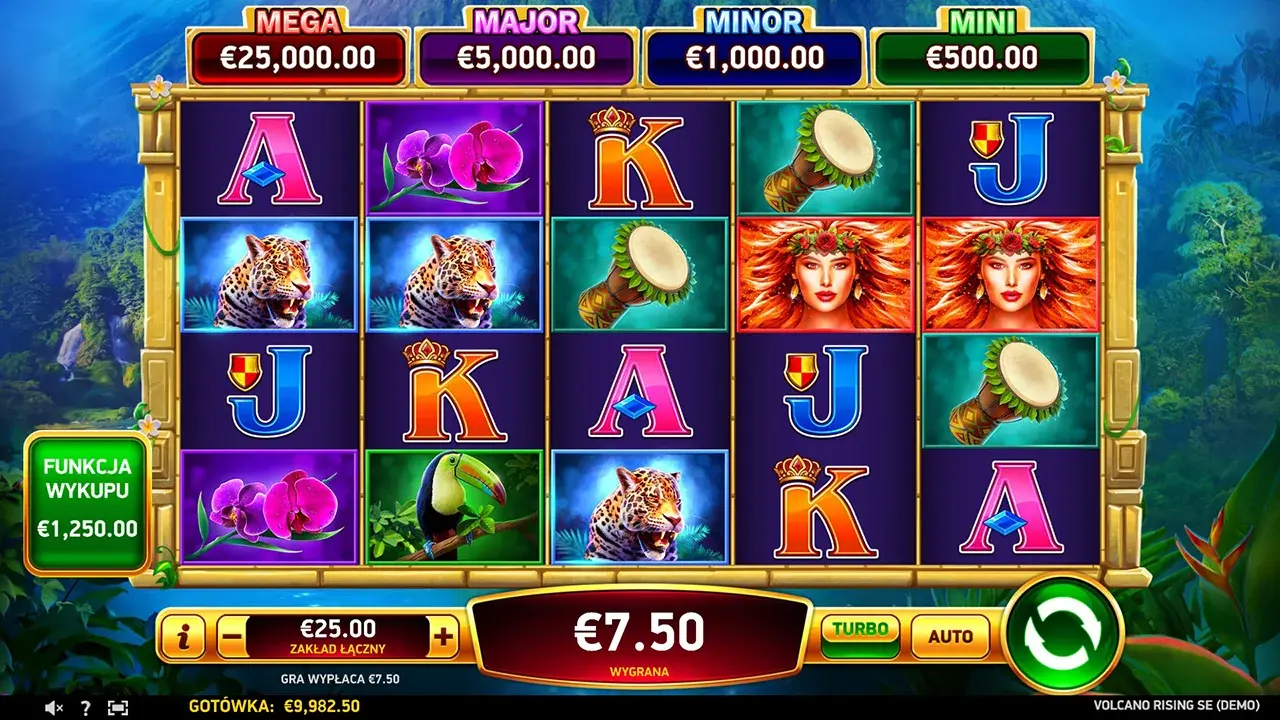Decrease the total bet with minus

232,635
